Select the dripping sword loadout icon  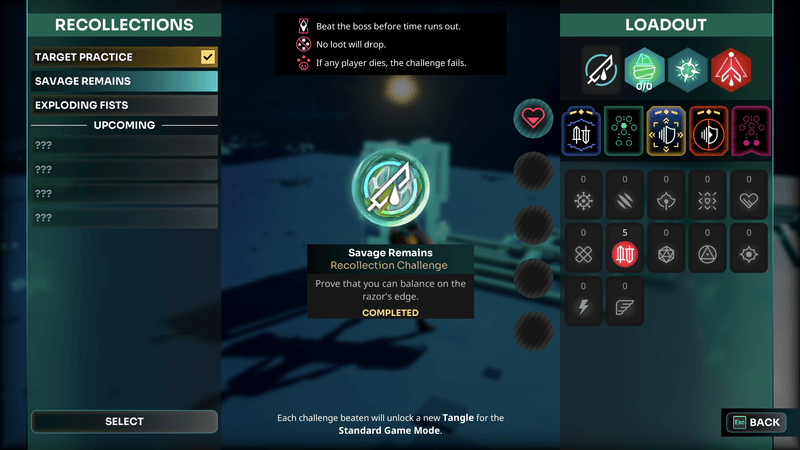click(x=603, y=69)
